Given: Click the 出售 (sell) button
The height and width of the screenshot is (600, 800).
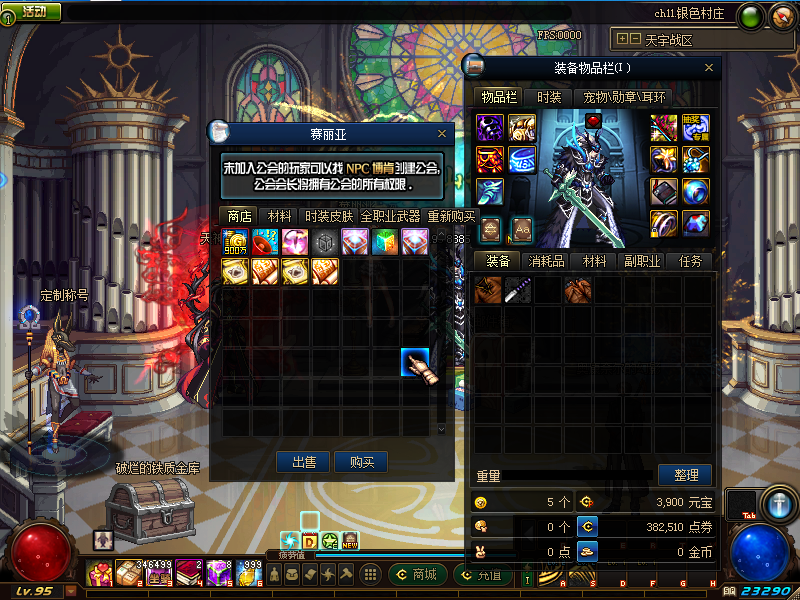Looking at the screenshot, I should point(304,462).
